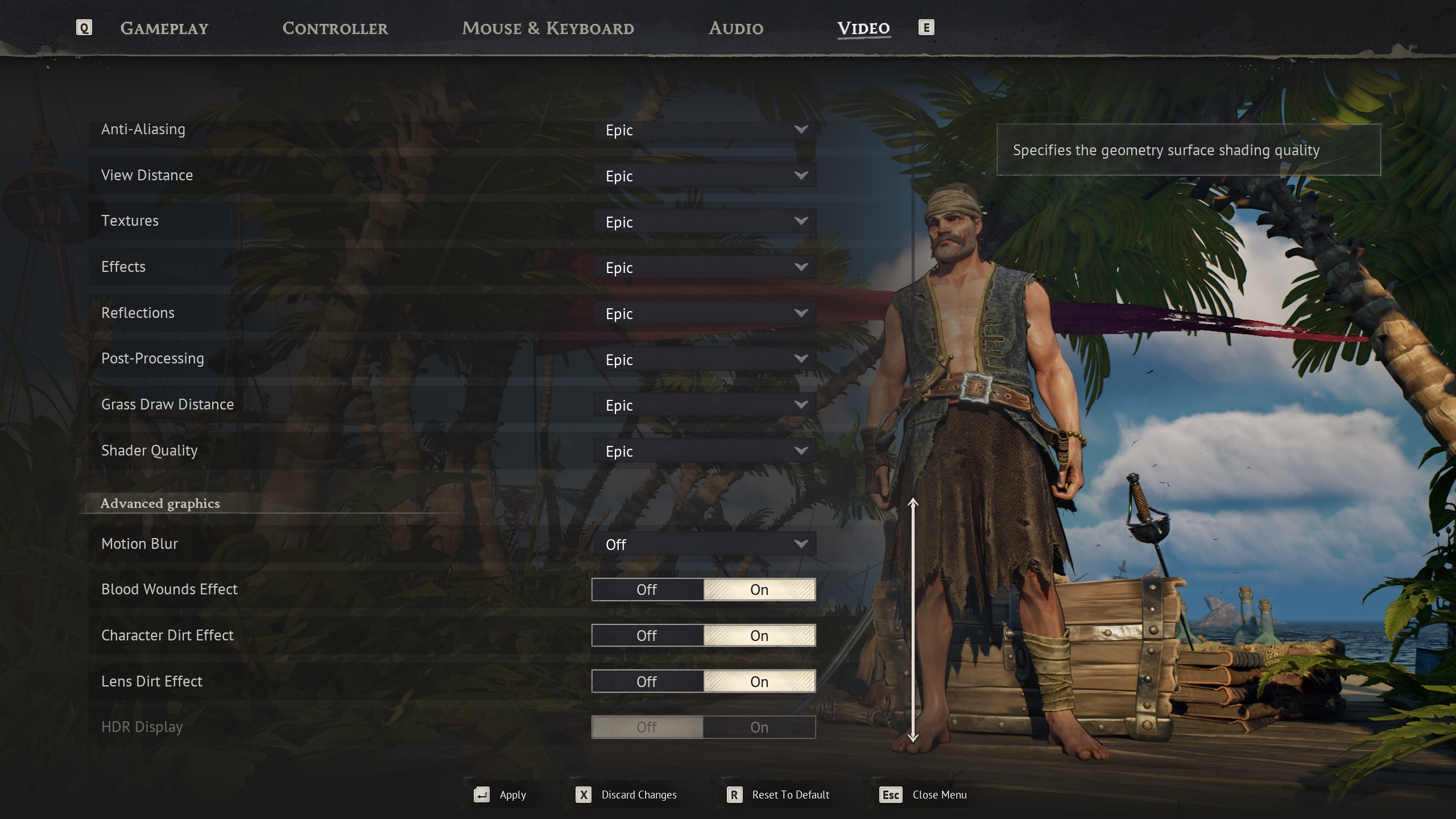Click the Enter key icon next to Apply
The image size is (1456, 819).
(x=481, y=795)
